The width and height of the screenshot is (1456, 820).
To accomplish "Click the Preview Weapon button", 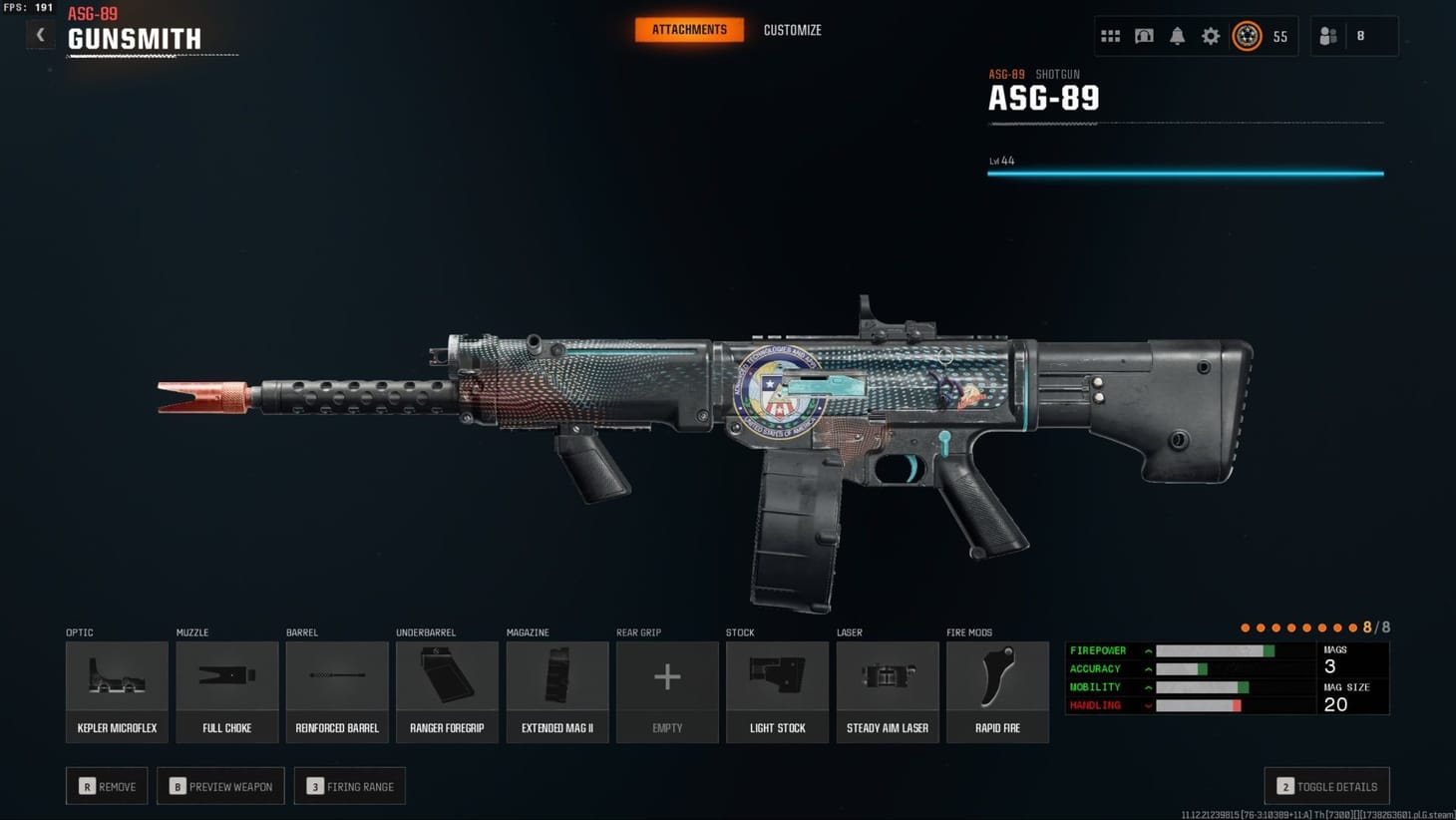I will 220,786.
